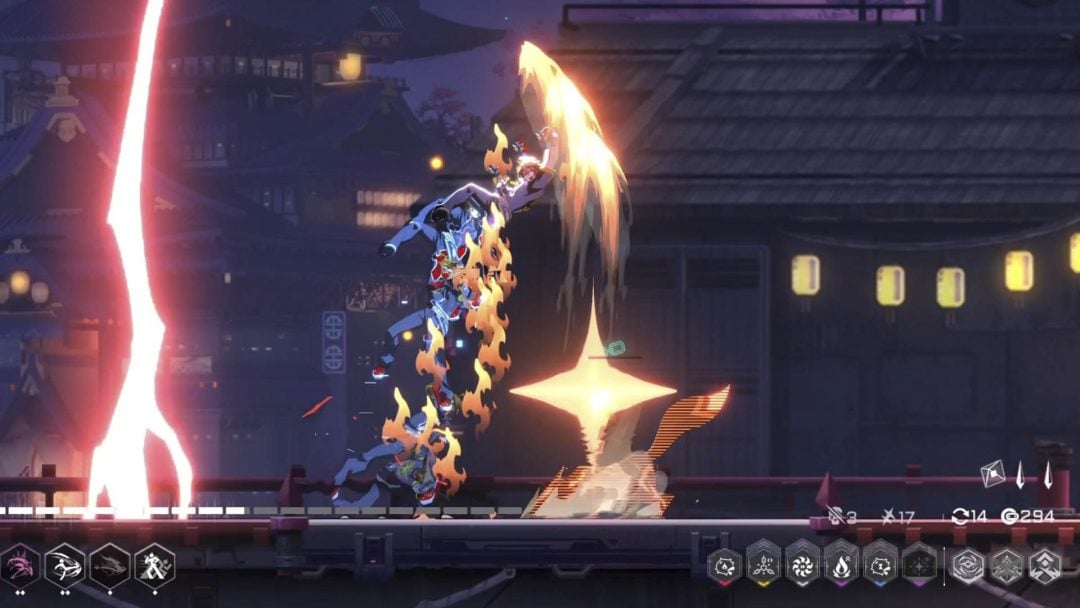
Task: Choose the spinning sawblade hexagon icon
Action: pos(802,565)
